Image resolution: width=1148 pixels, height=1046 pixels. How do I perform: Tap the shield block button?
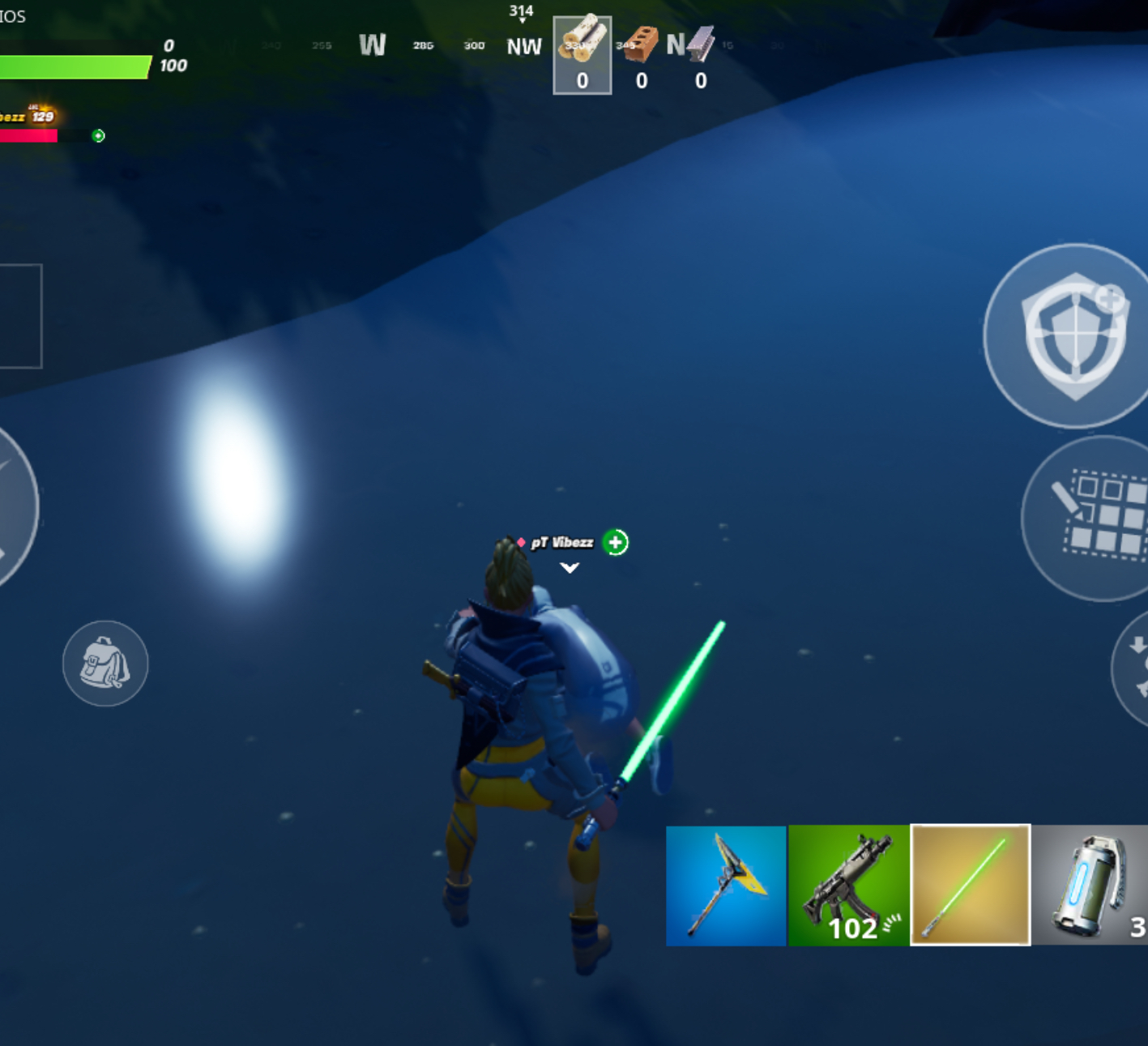1073,335
